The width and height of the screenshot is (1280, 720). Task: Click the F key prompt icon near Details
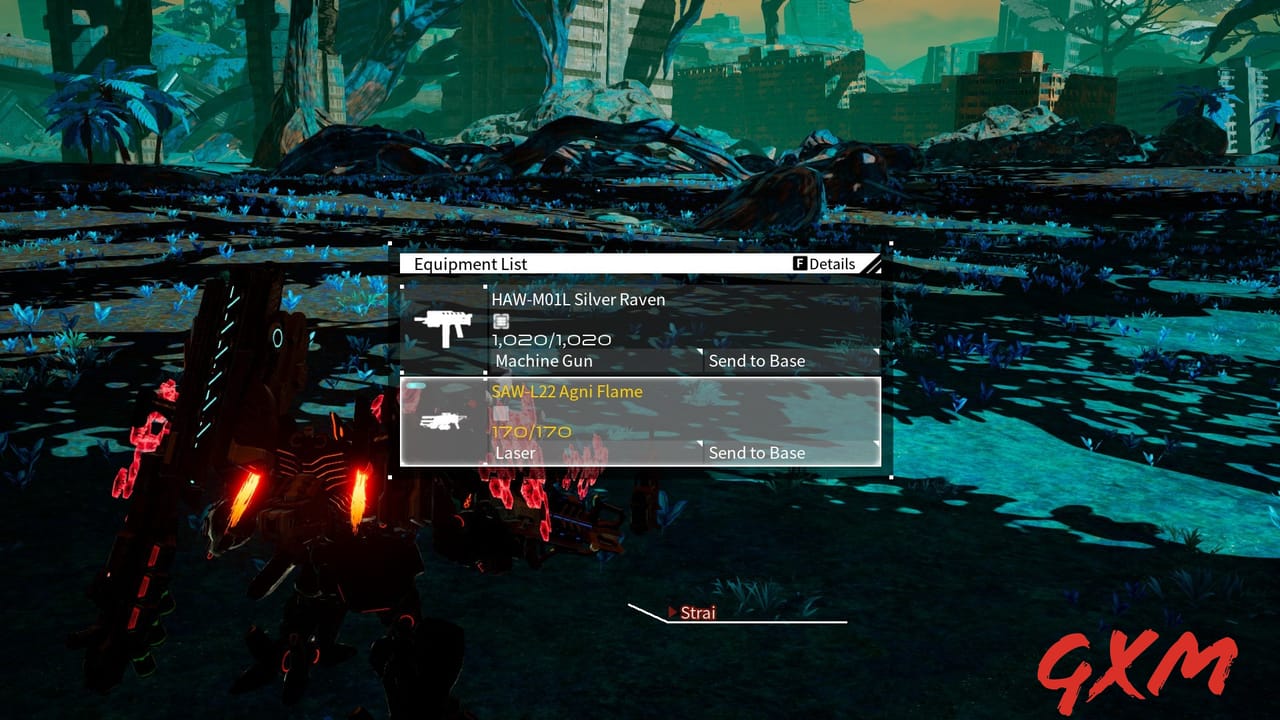tap(799, 263)
